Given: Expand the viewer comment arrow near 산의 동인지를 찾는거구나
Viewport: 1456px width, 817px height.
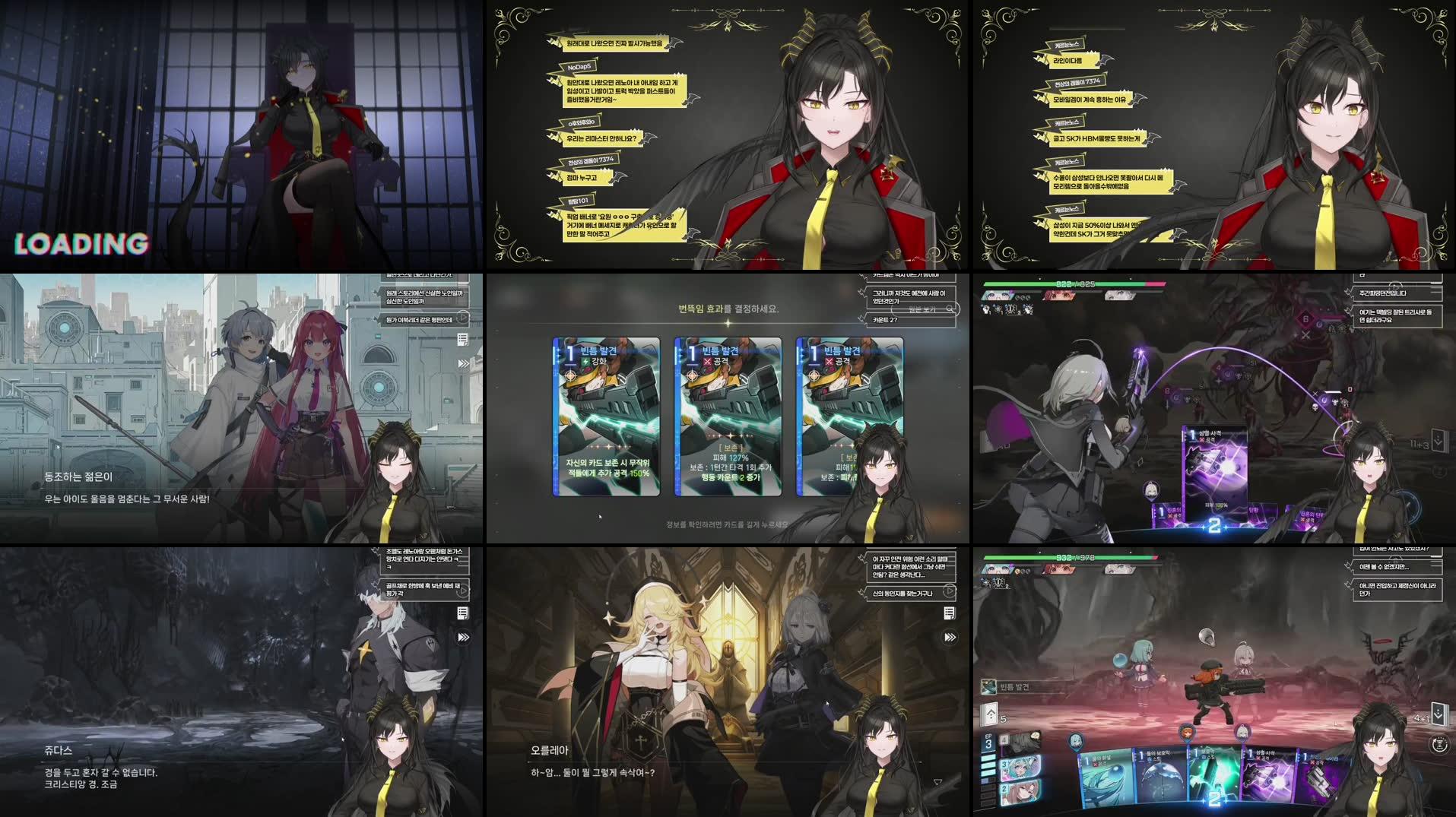Looking at the screenshot, I should tap(950, 592).
